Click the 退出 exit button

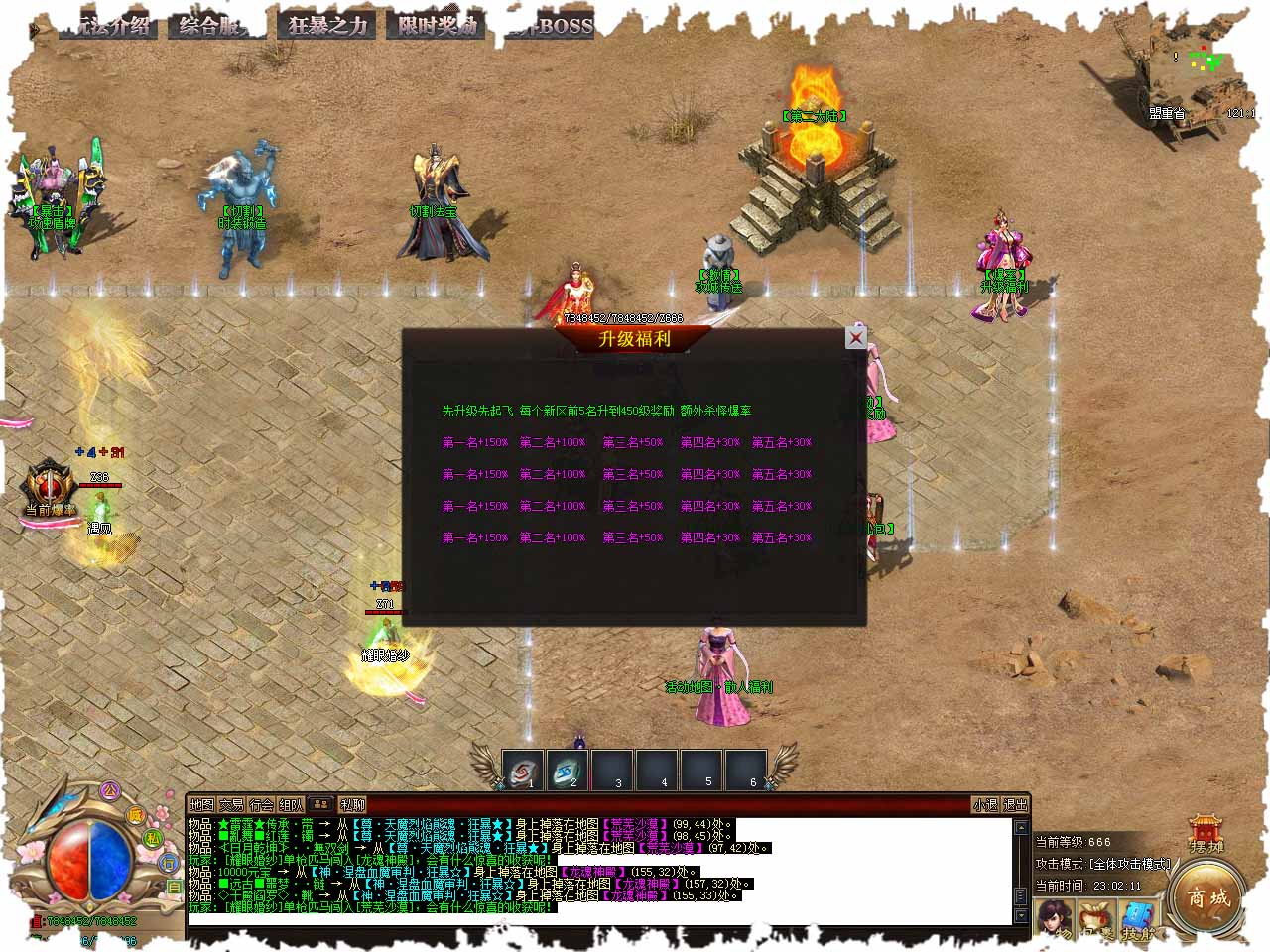point(1015,805)
